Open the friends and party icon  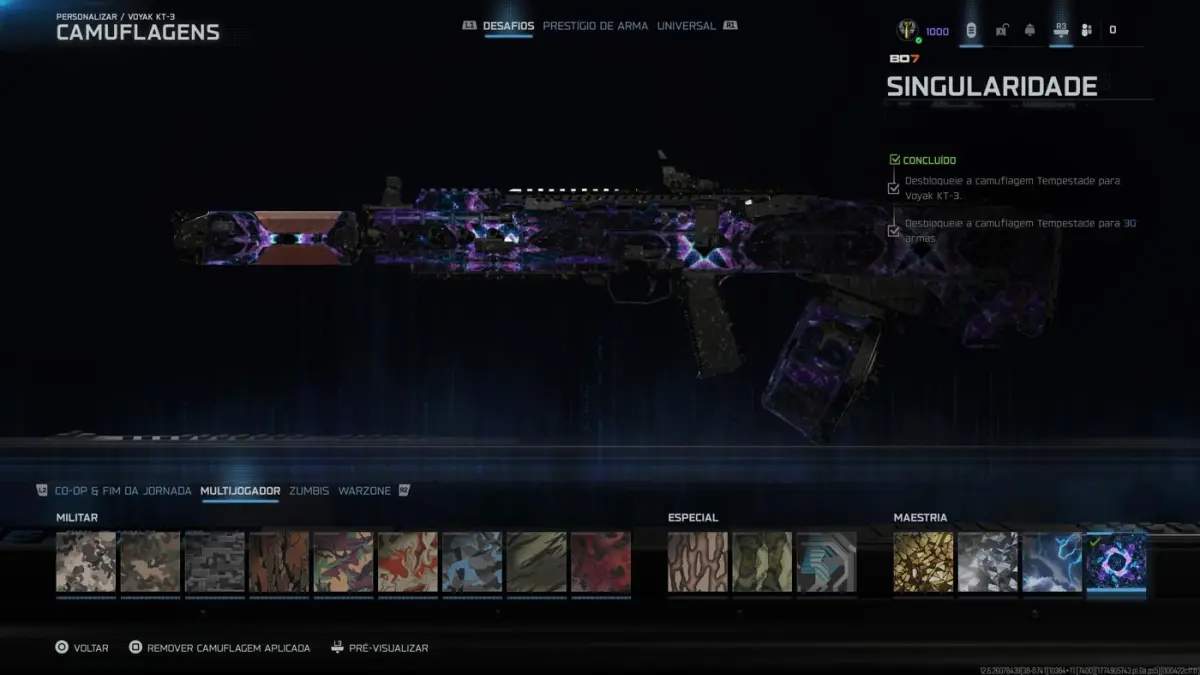[x=1086, y=31]
